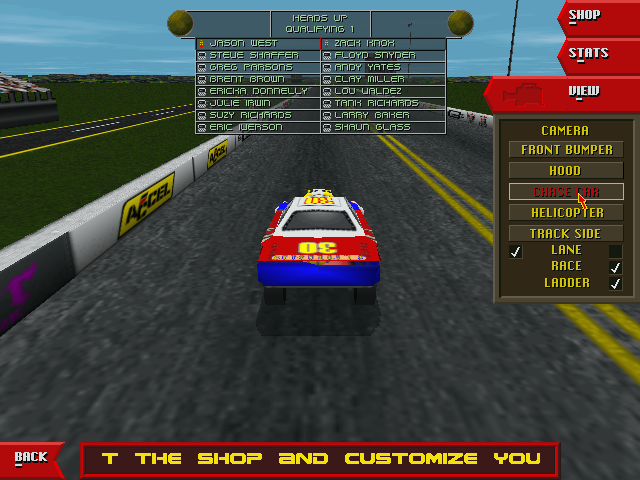
Task: Select the Track Side camera
Action: (565, 234)
